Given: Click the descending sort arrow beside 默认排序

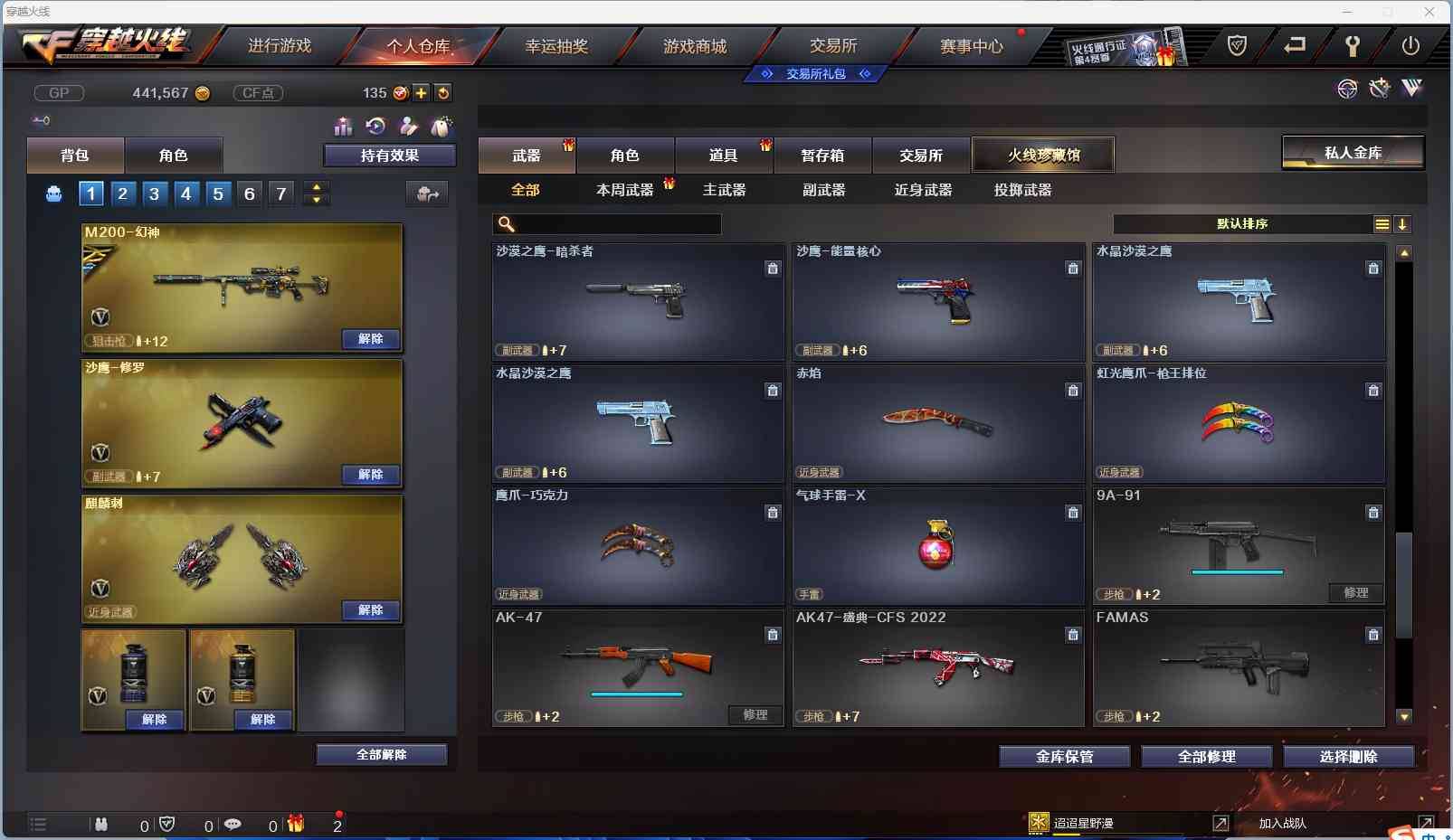Looking at the screenshot, I should coord(1402,223).
